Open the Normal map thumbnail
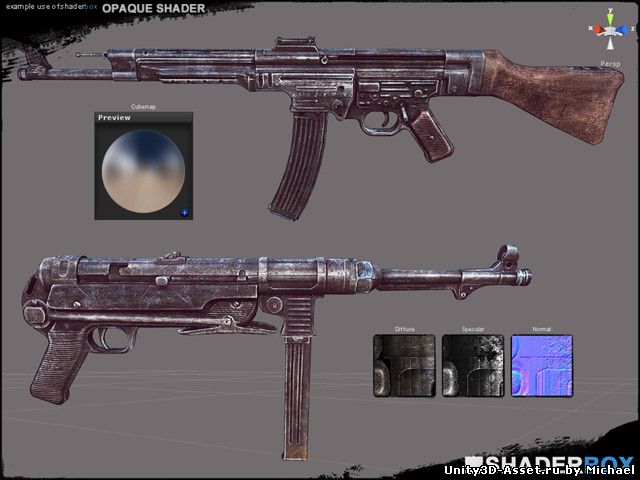640x480 pixels. click(x=542, y=365)
